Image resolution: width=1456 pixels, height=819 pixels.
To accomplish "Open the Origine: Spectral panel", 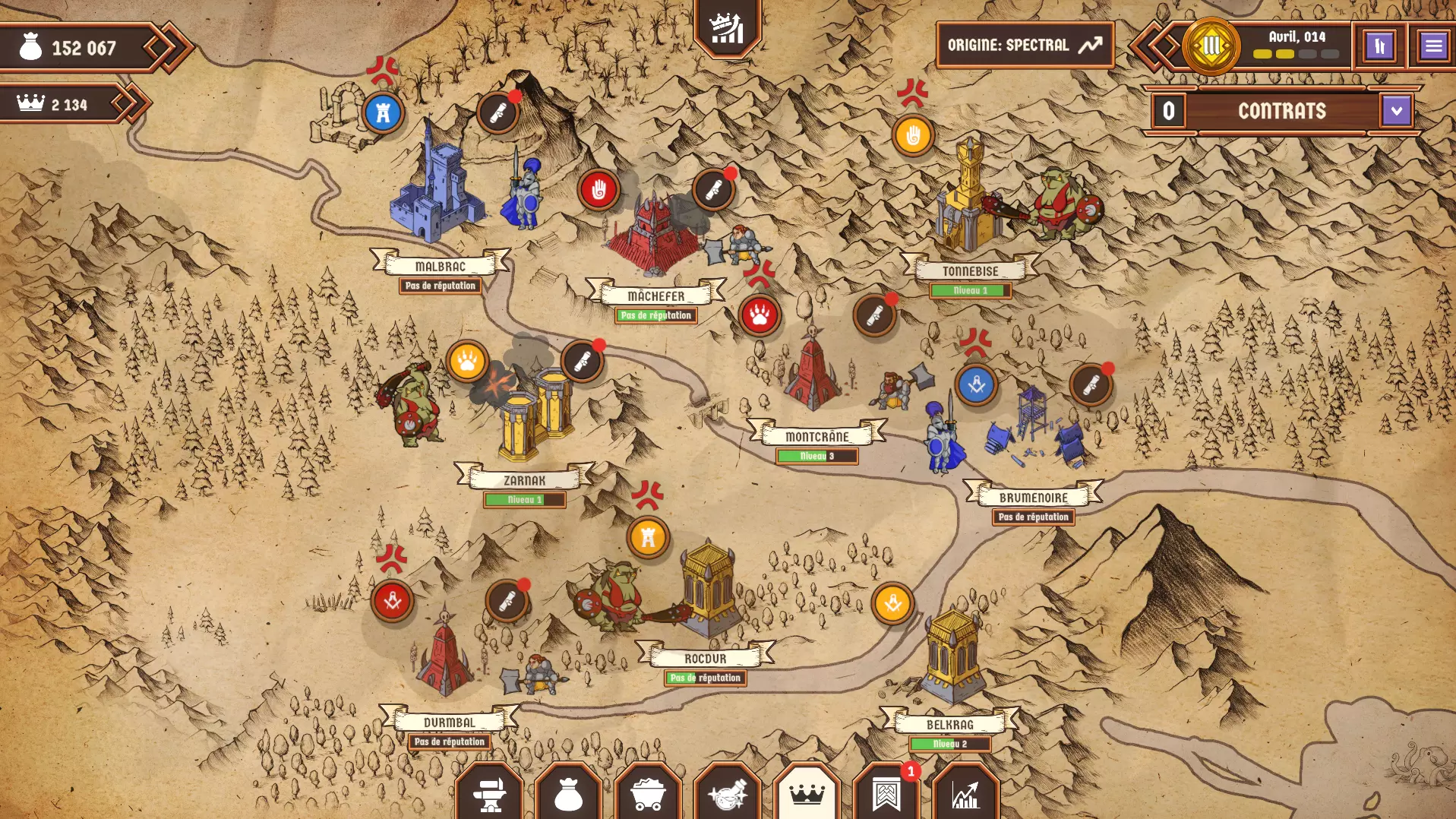I will [x=1025, y=46].
